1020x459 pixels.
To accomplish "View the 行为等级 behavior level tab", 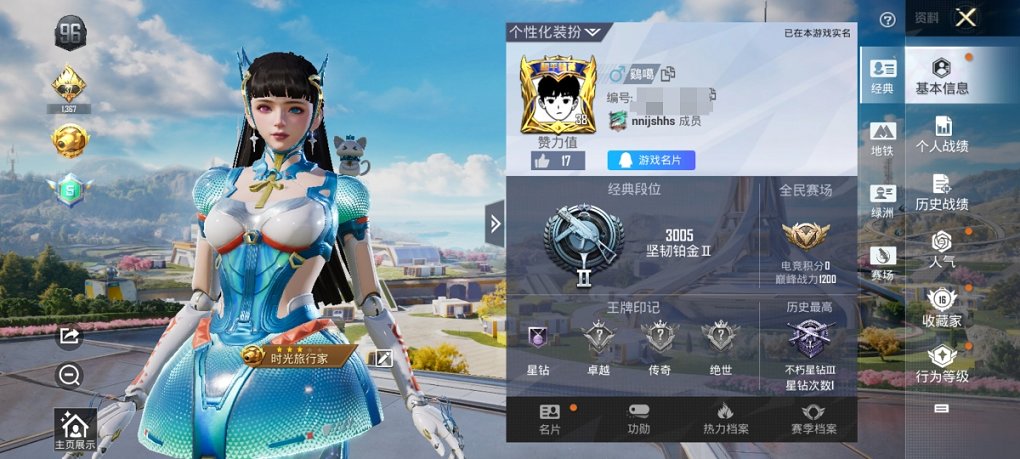I will (x=942, y=364).
